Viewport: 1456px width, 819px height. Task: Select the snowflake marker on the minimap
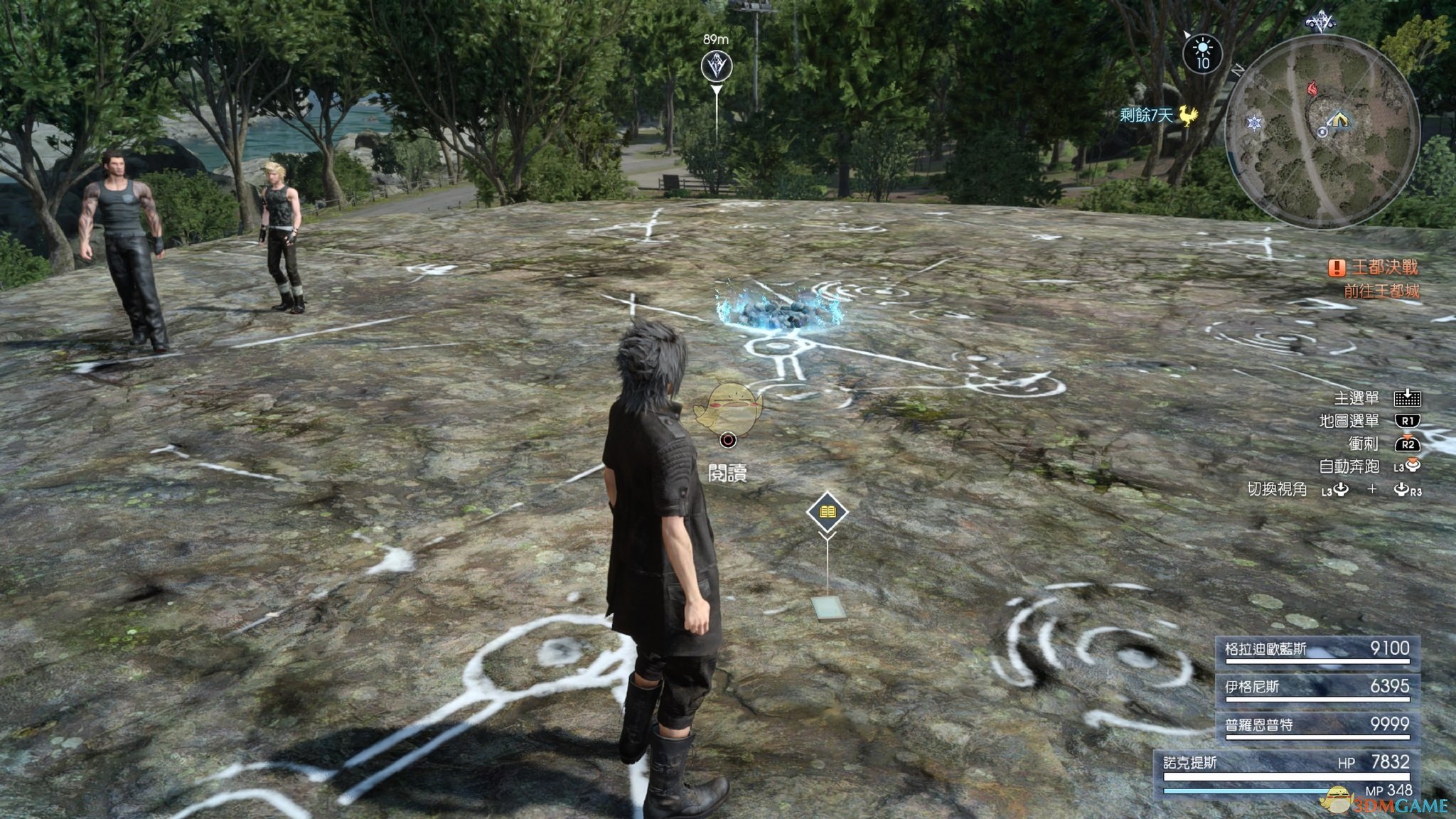point(1255,123)
